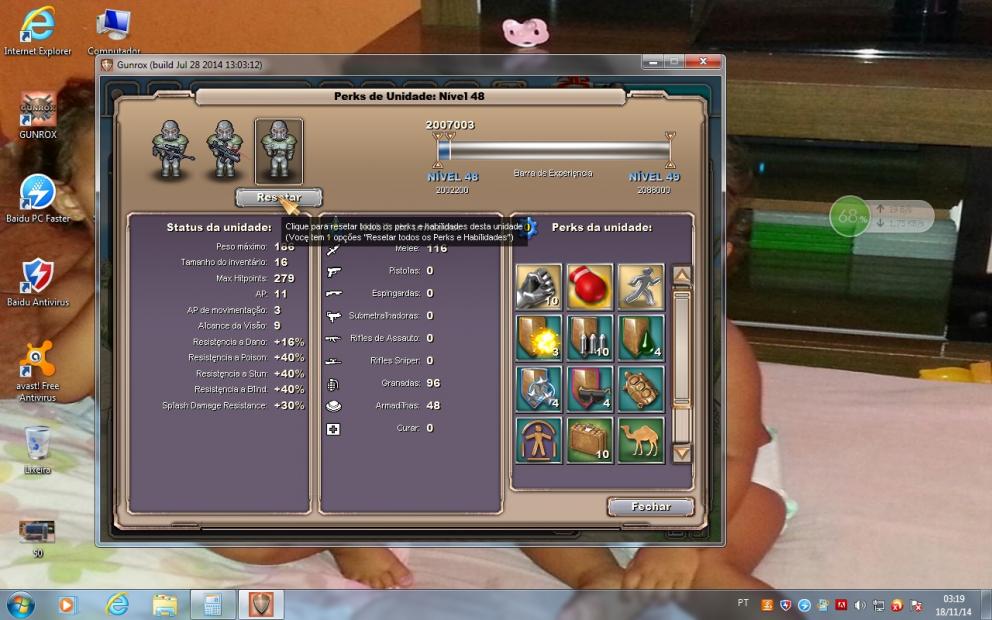Select the first soldier with sniper rifle
The height and width of the screenshot is (620, 992).
[173, 150]
